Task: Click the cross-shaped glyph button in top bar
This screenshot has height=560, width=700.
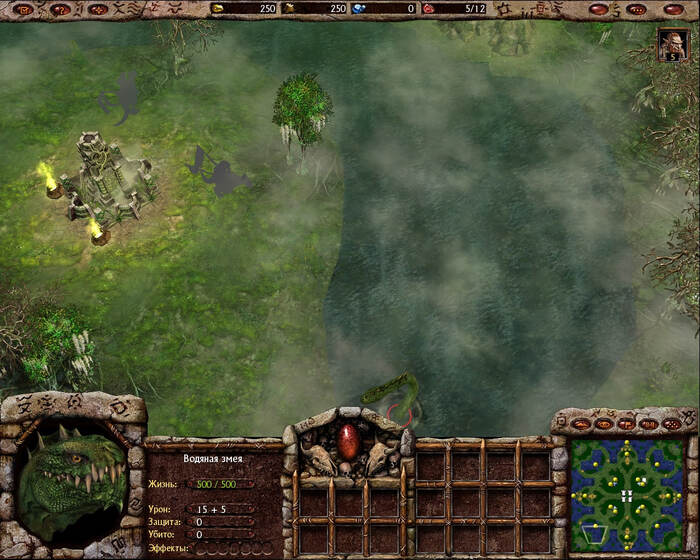Action: (98, 9)
